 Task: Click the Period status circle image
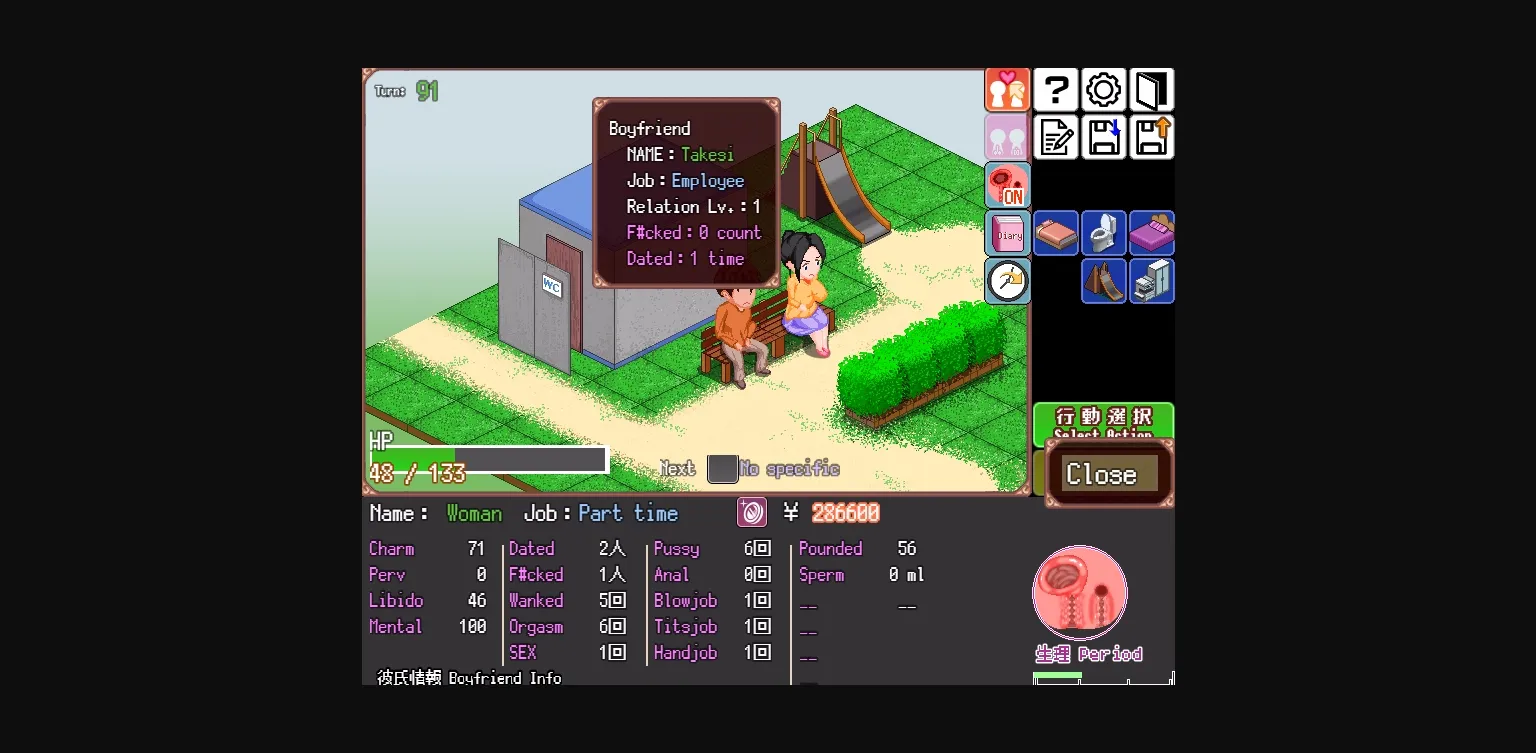click(1080, 592)
